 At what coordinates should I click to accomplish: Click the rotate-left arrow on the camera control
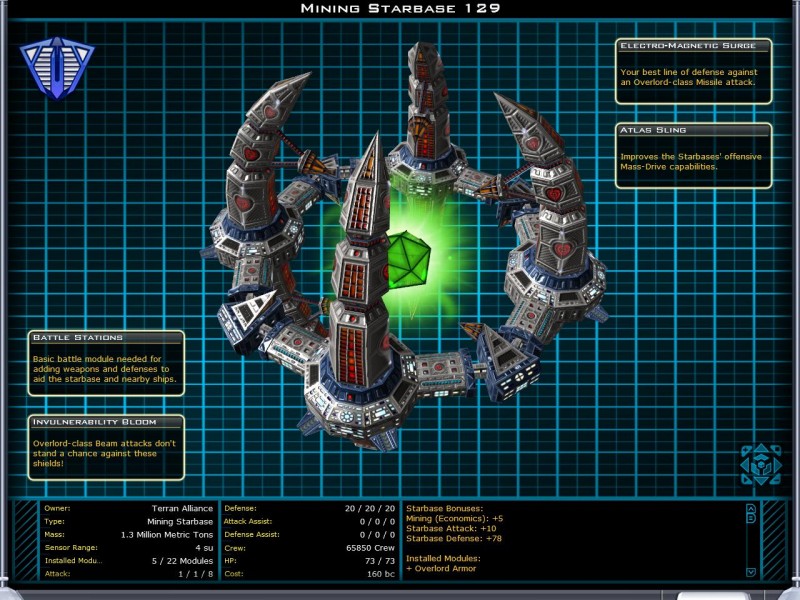pyautogui.click(x=745, y=465)
